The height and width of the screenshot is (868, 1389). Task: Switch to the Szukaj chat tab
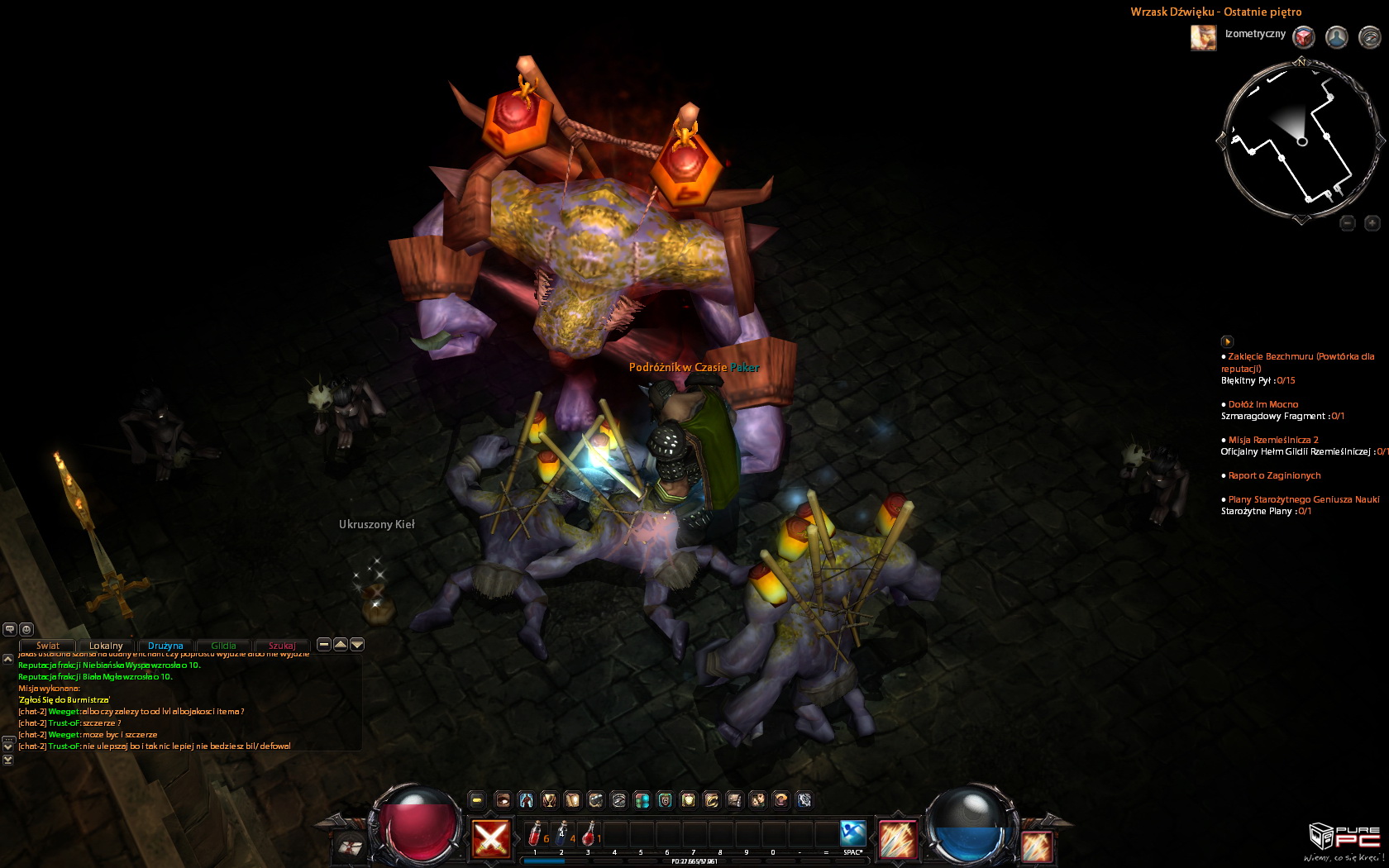coord(282,646)
